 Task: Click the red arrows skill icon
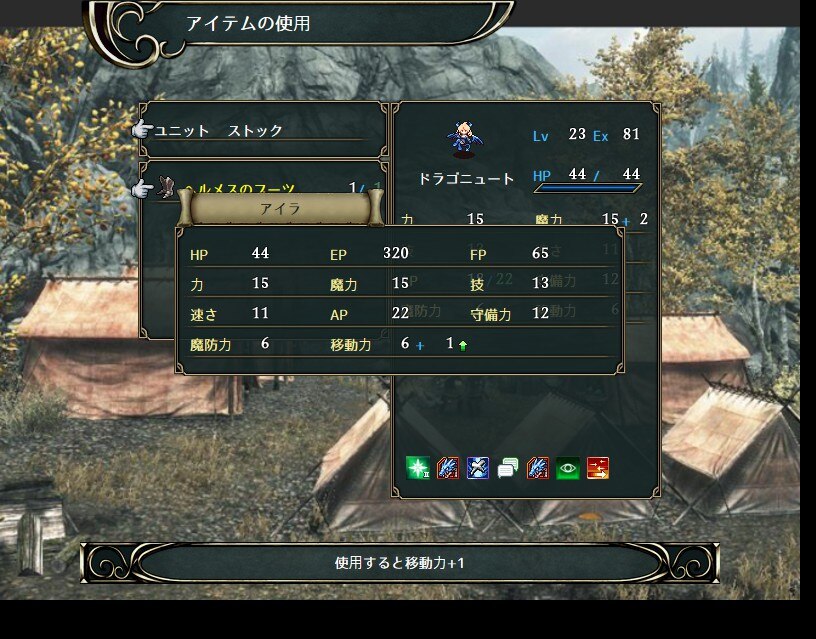coord(598,467)
